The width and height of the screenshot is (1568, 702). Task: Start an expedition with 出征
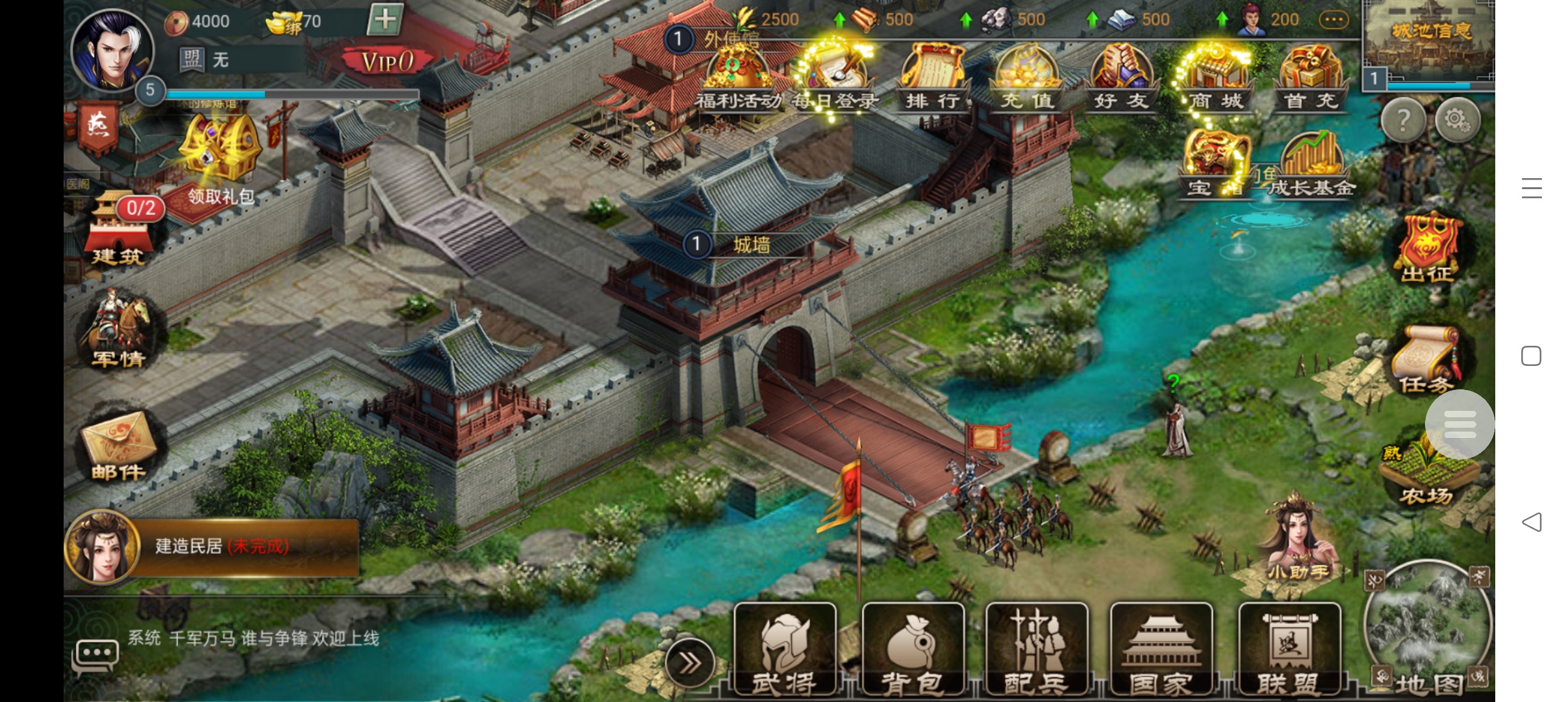point(1427,247)
